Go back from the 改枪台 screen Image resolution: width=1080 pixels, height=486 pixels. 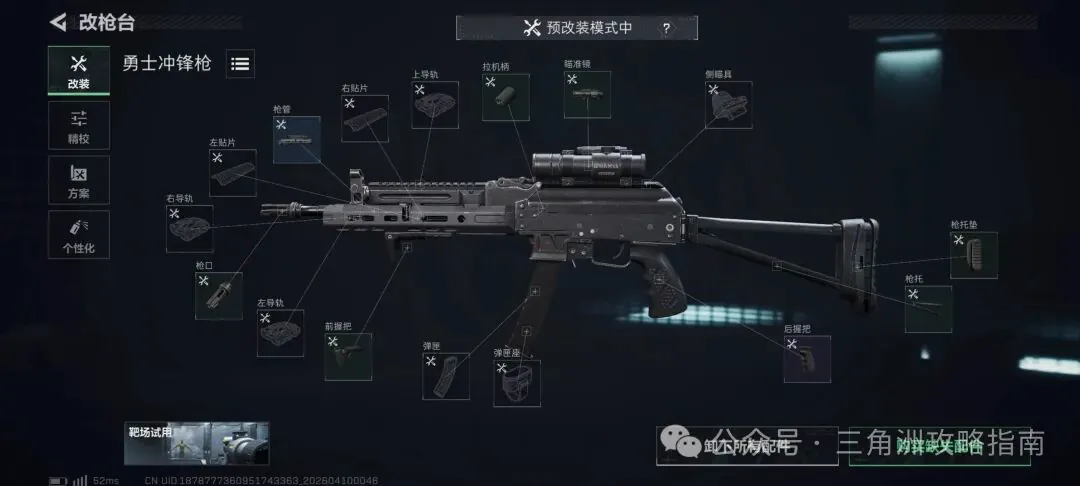click(59, 22)
